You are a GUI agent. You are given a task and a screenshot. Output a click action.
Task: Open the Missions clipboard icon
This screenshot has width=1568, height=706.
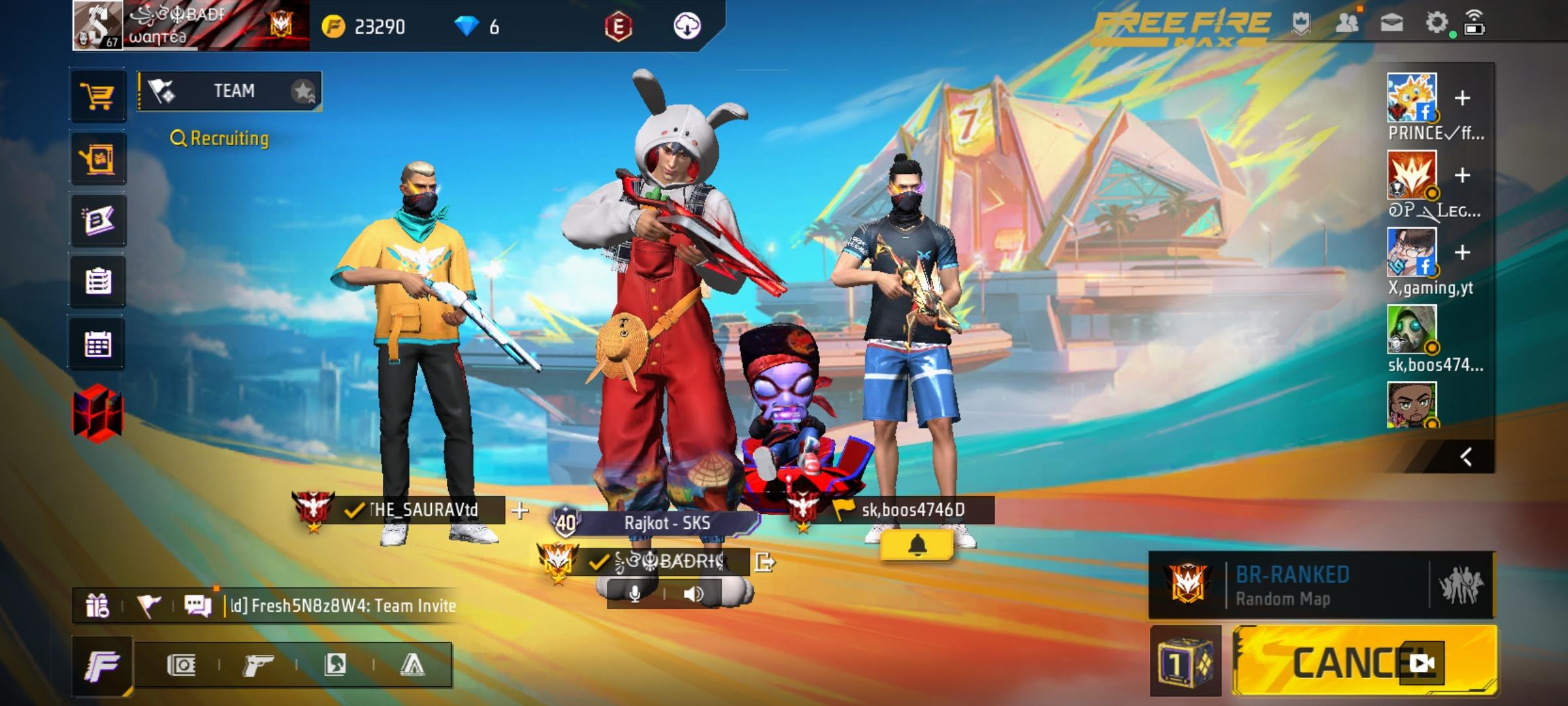click(x=98, y=282)
